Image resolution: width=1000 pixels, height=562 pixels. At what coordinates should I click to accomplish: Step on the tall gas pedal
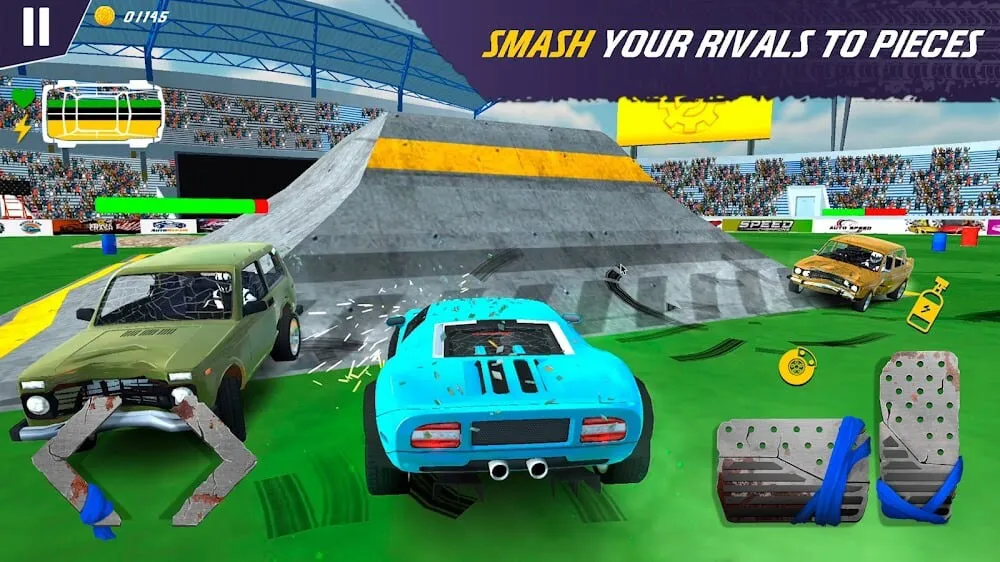(918, 435)
